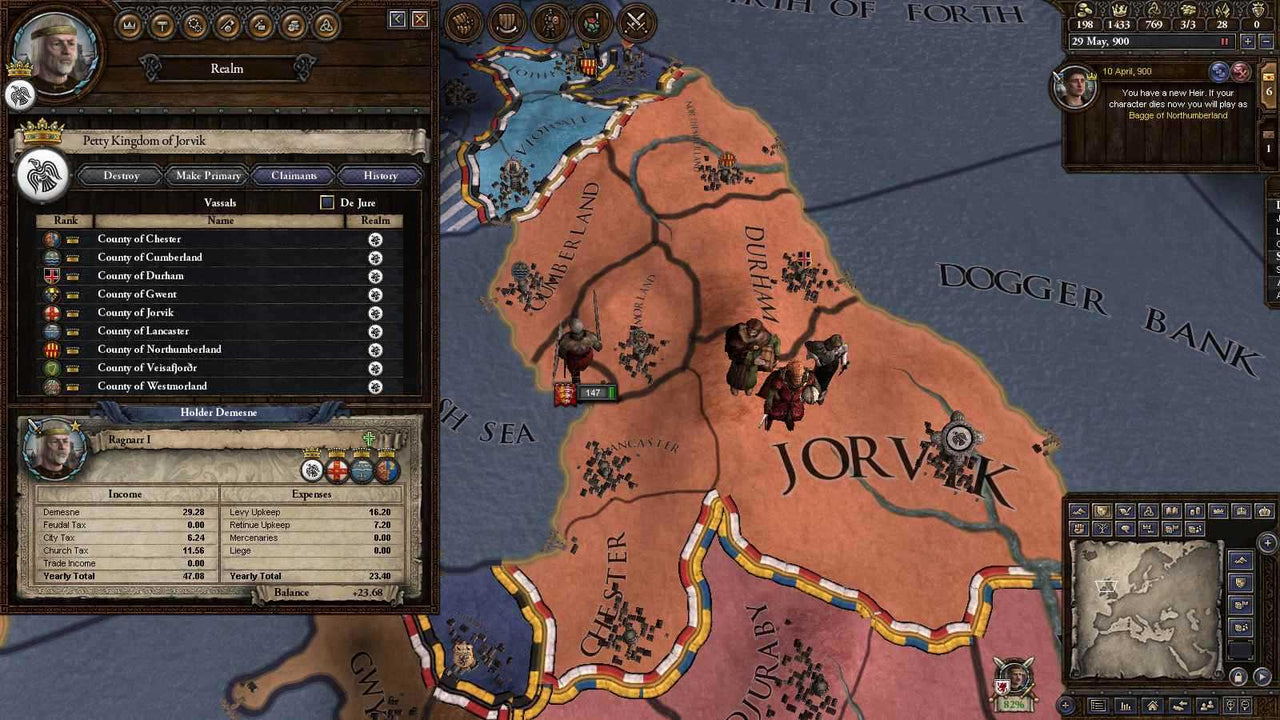
Task: Click the back chevron on the Realm window
Action: [x=398, y=19]
